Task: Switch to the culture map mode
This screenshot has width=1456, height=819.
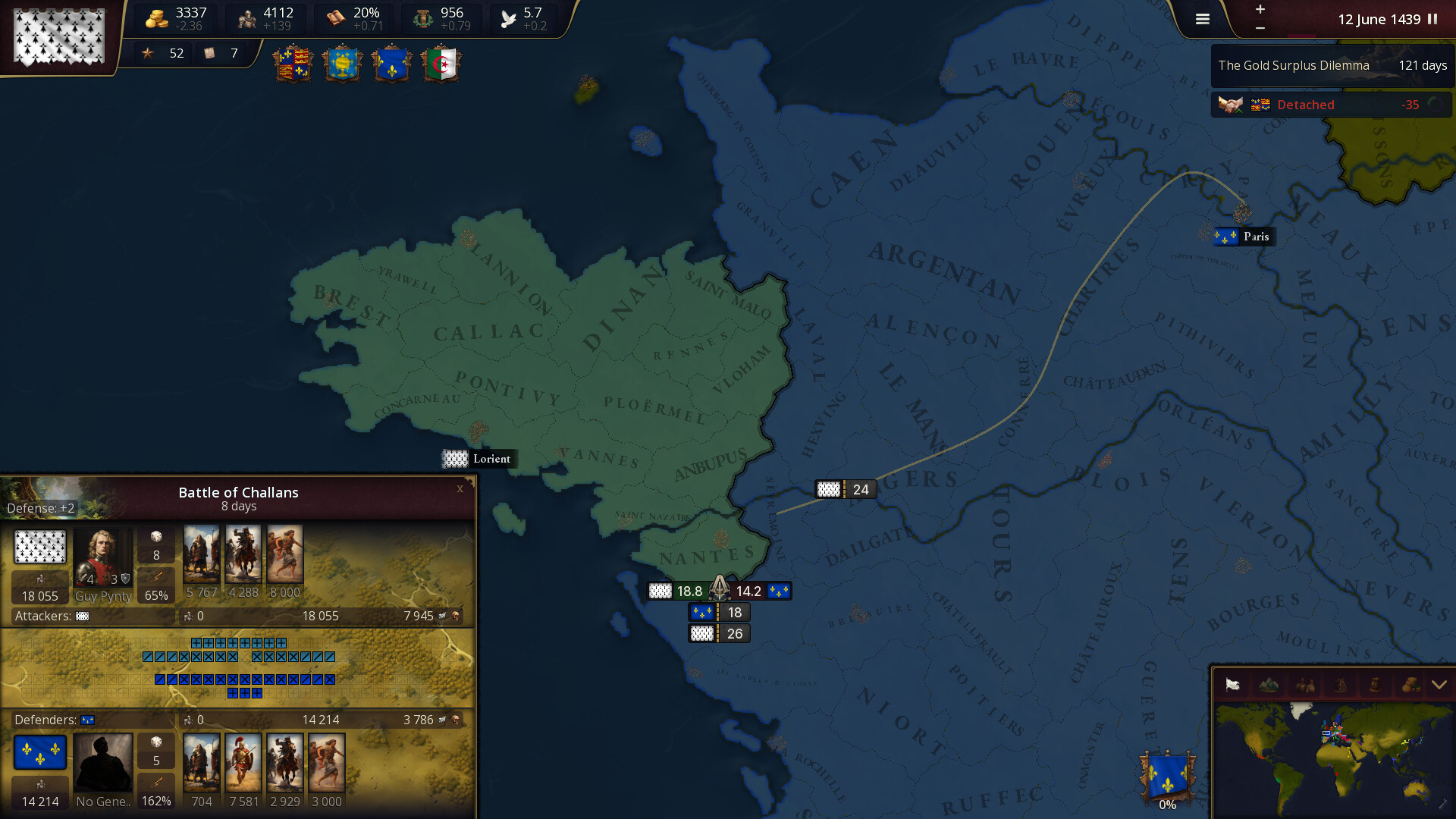Action: click(x=1304, y=686)
